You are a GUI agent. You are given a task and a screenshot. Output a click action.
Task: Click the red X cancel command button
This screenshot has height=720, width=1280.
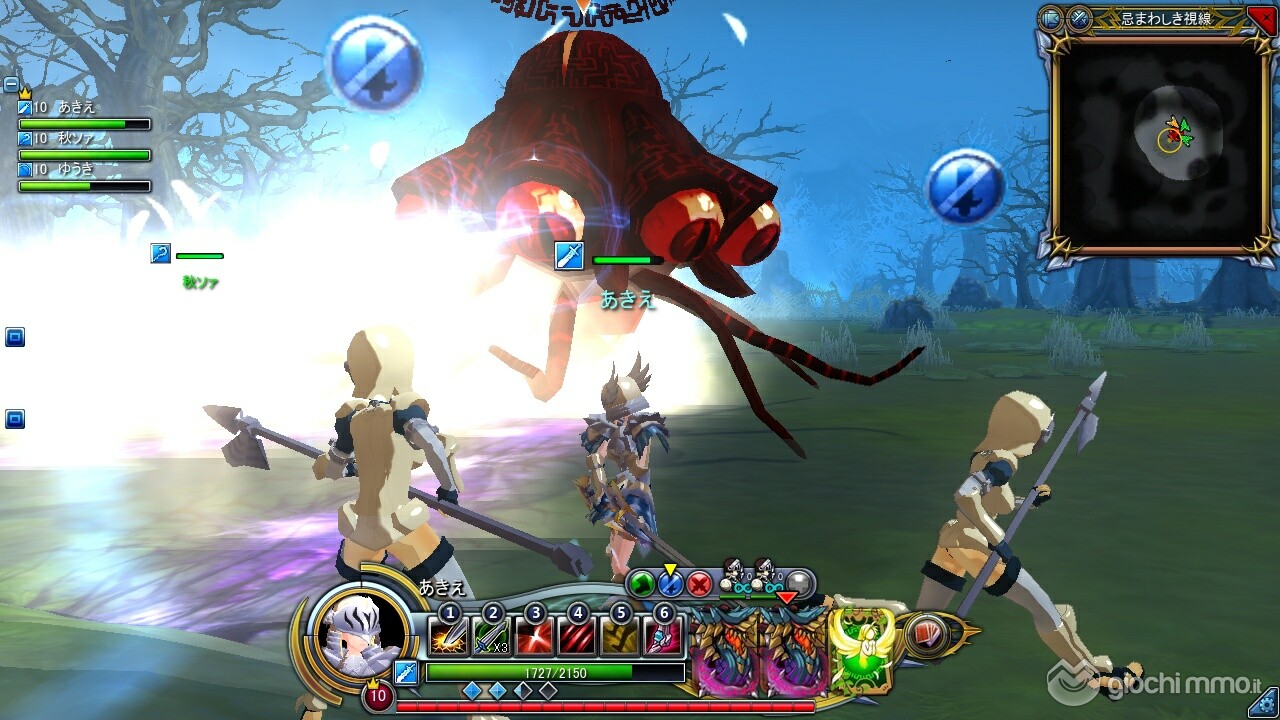point(700,583)
